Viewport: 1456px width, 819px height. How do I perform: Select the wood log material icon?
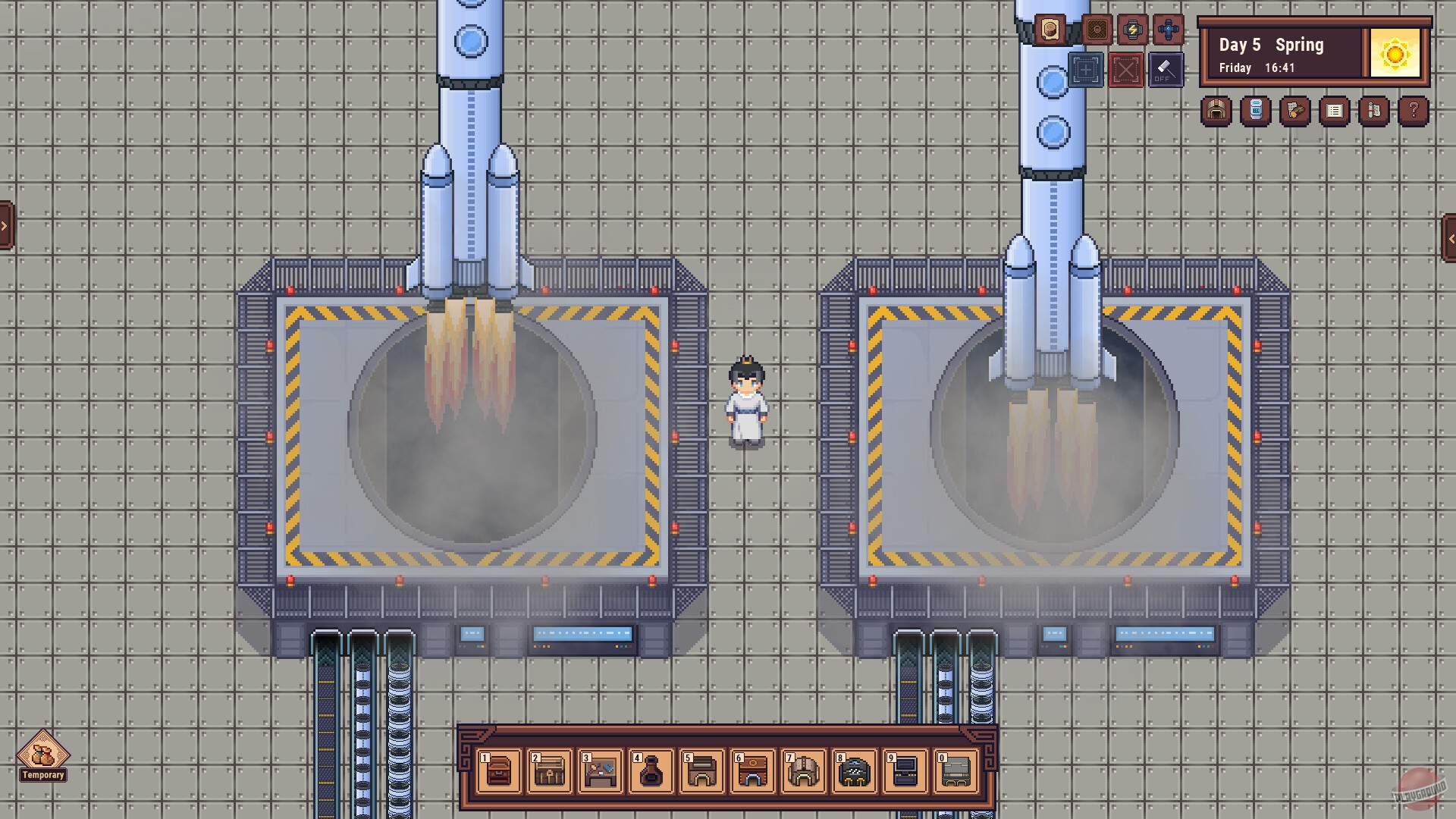(x=1050, y=30)
